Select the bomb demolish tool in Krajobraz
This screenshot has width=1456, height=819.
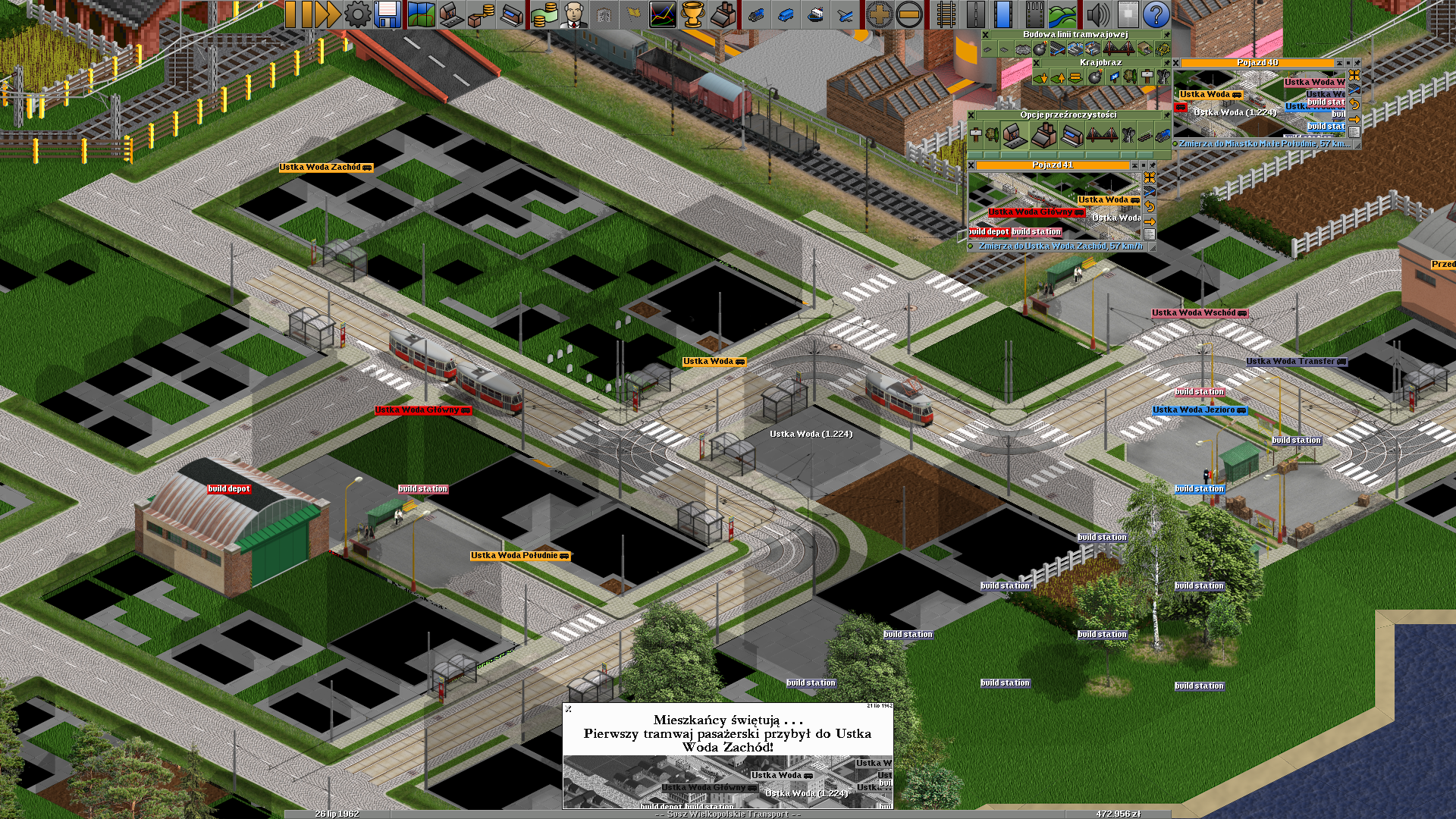(x=1094, y=77)
